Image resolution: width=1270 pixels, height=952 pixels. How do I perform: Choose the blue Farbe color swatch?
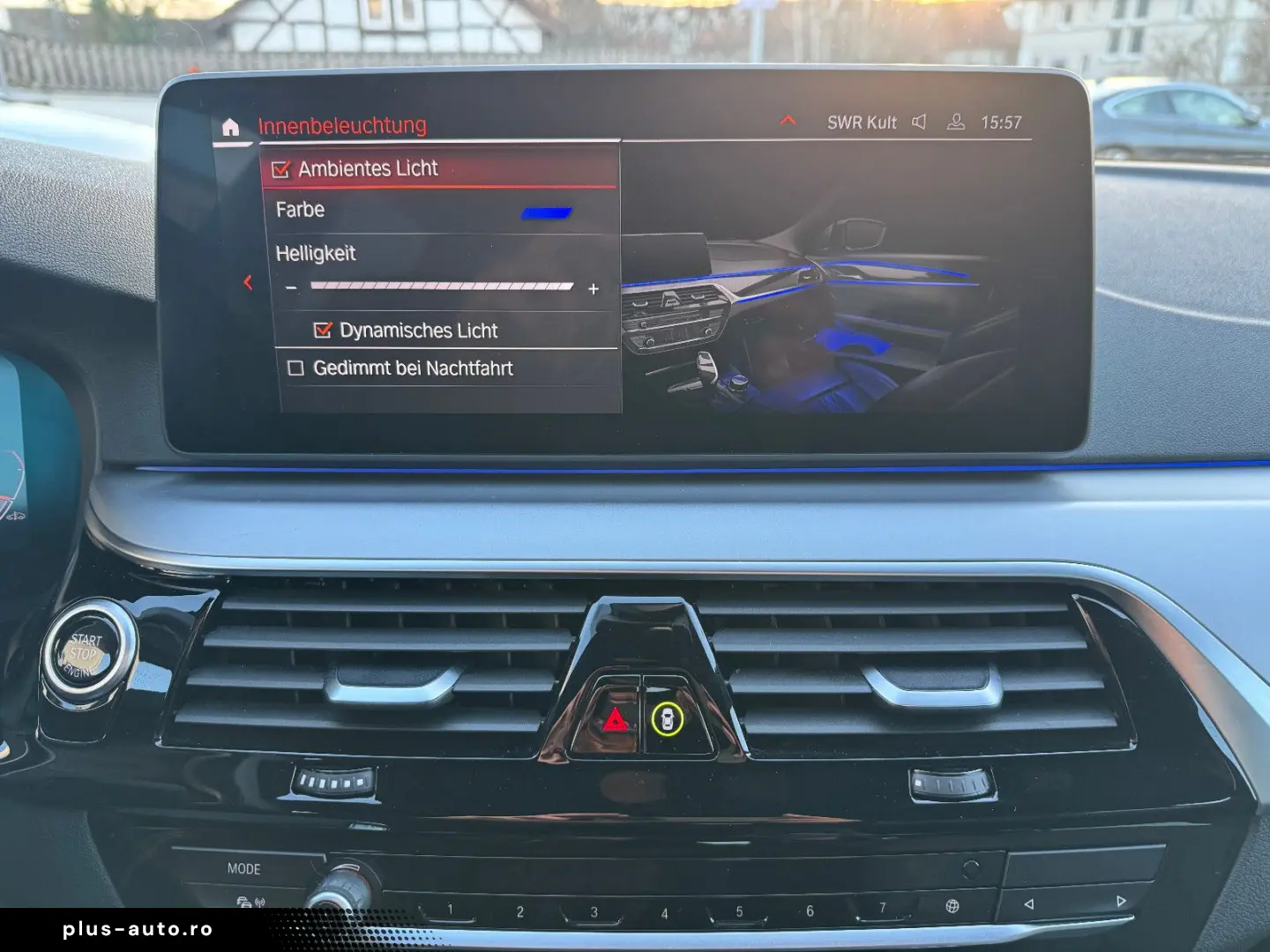click(546, 212)
